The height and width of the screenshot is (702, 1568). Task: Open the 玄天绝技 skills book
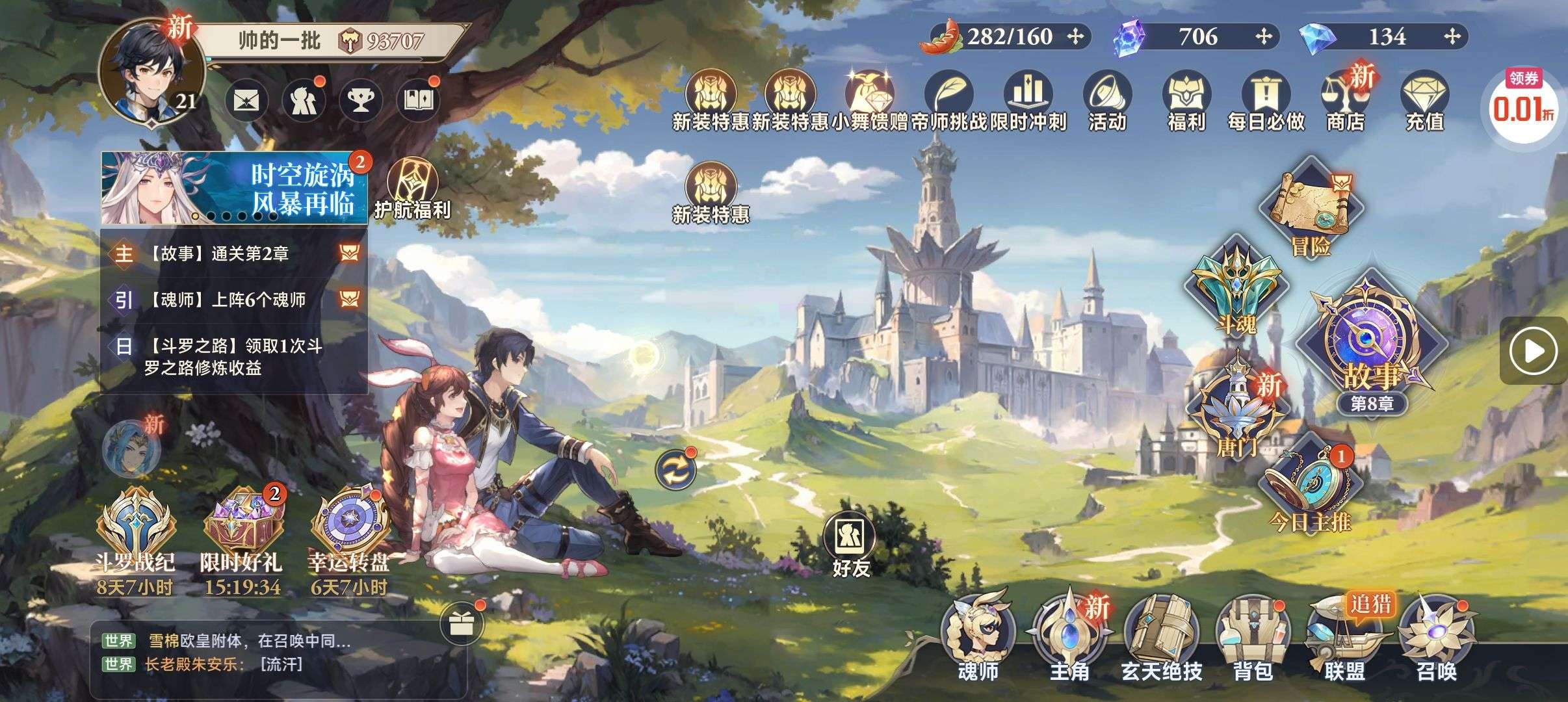pos(1161,637)
